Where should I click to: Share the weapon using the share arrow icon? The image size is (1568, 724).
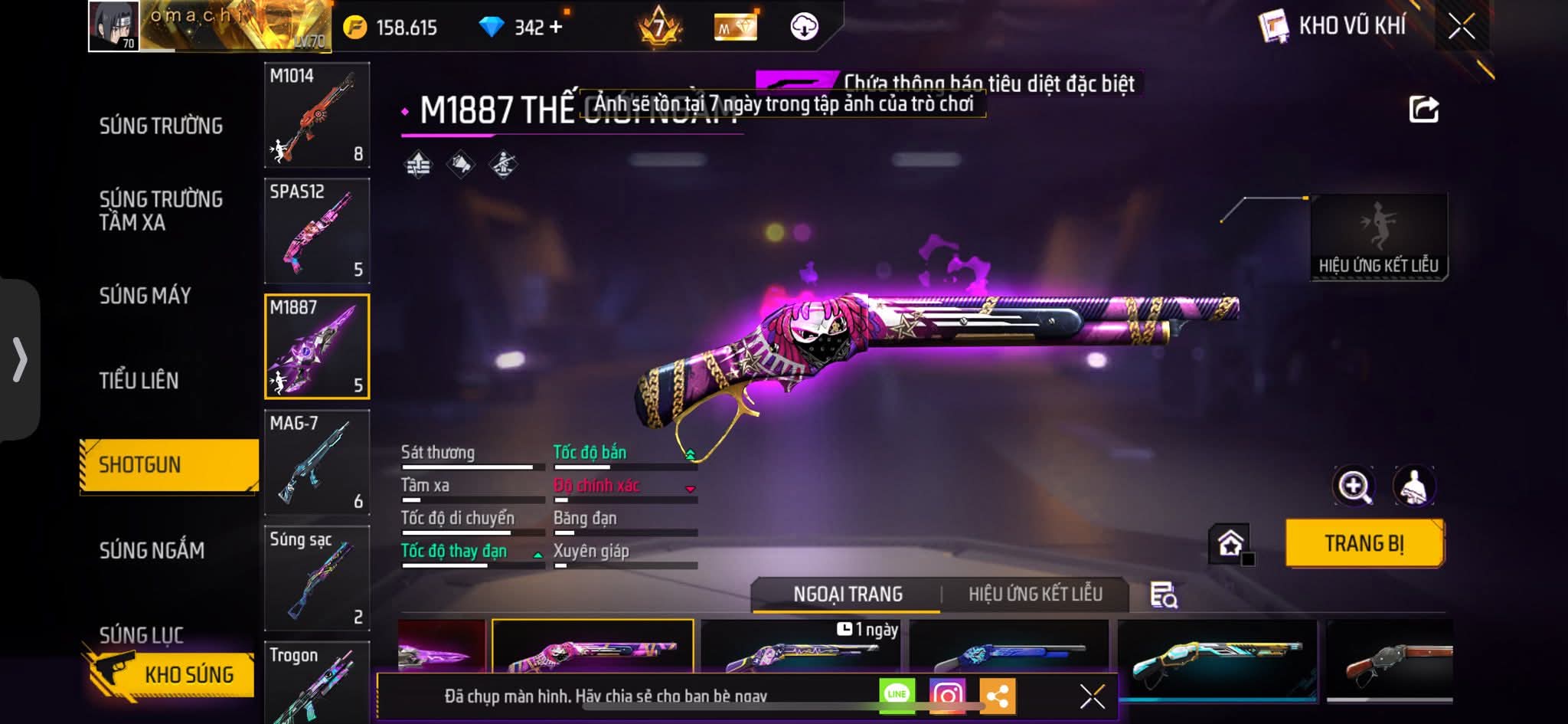[x=1423, y=110]
